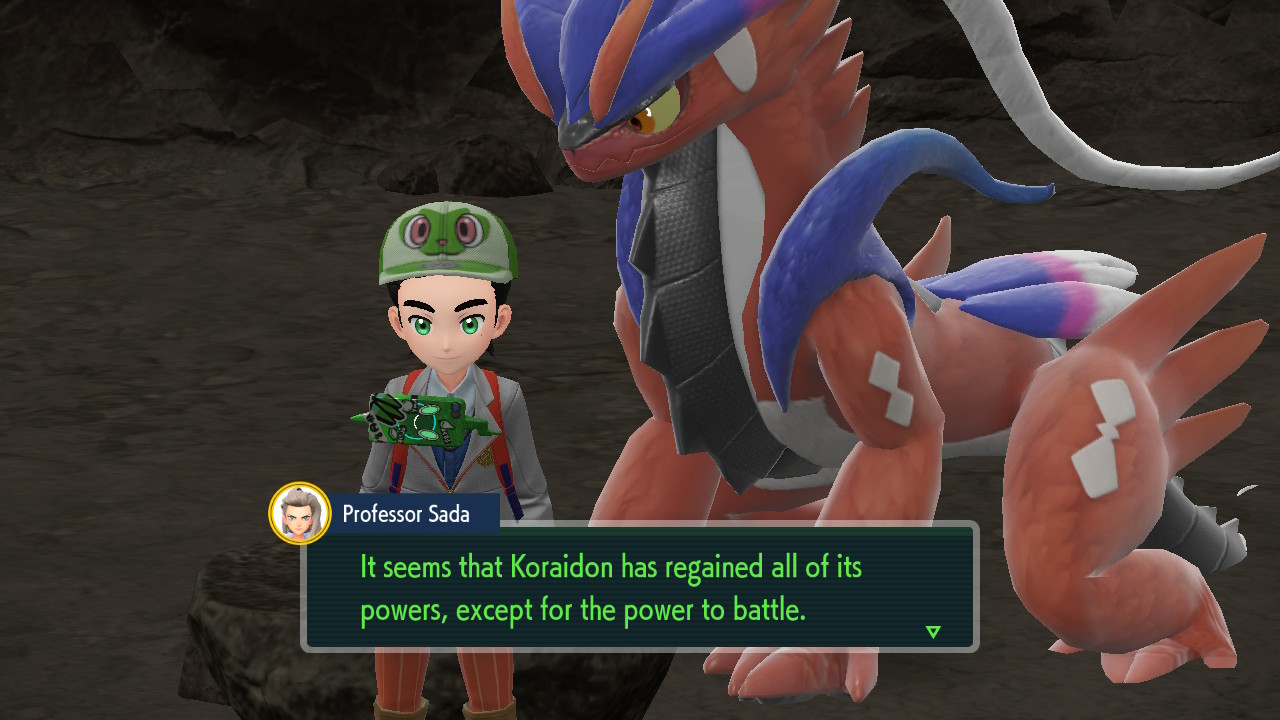
Task: Click Professor Sada's dialogue text box
Action: point(640,587)
